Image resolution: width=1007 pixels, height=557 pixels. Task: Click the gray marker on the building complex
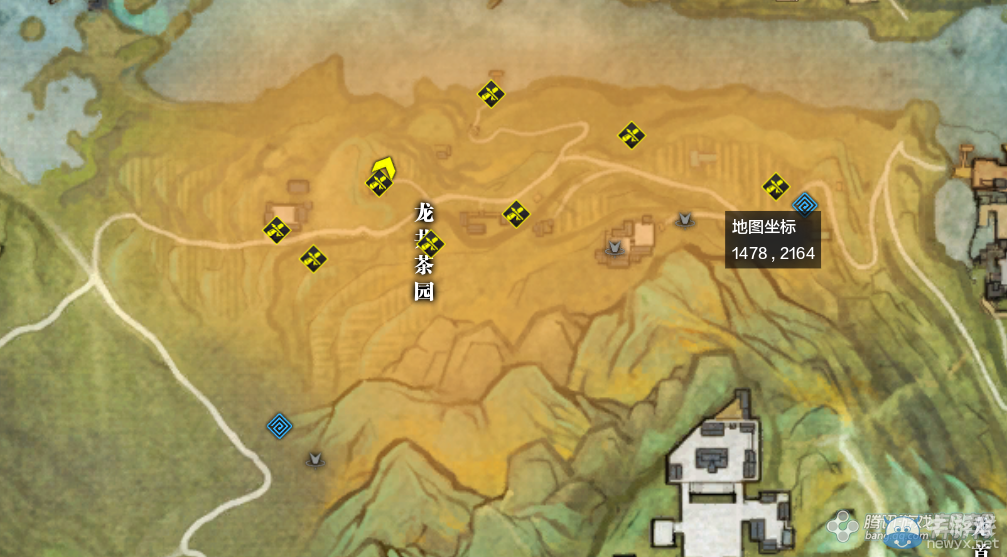pos(615,246)
